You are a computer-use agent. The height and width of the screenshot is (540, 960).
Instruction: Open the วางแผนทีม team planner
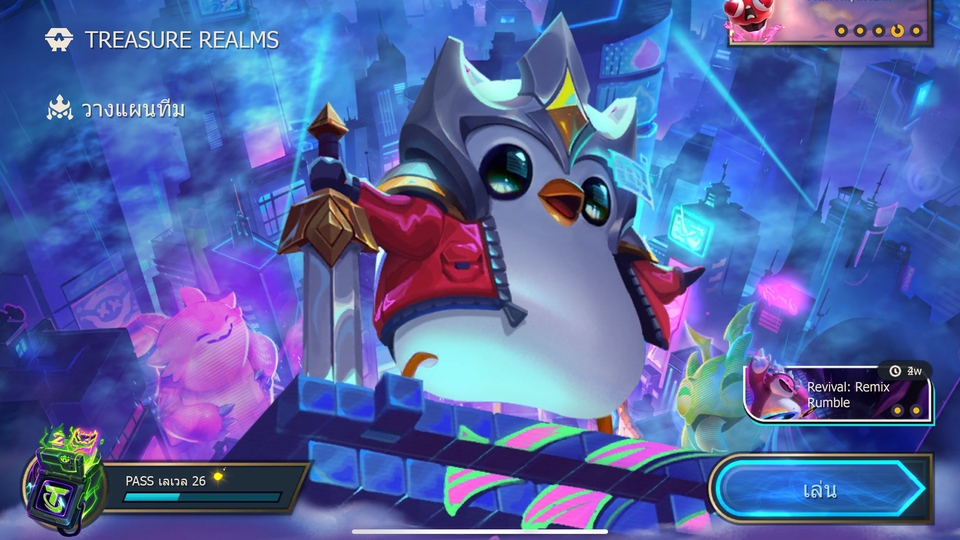(x=117, y=109)
